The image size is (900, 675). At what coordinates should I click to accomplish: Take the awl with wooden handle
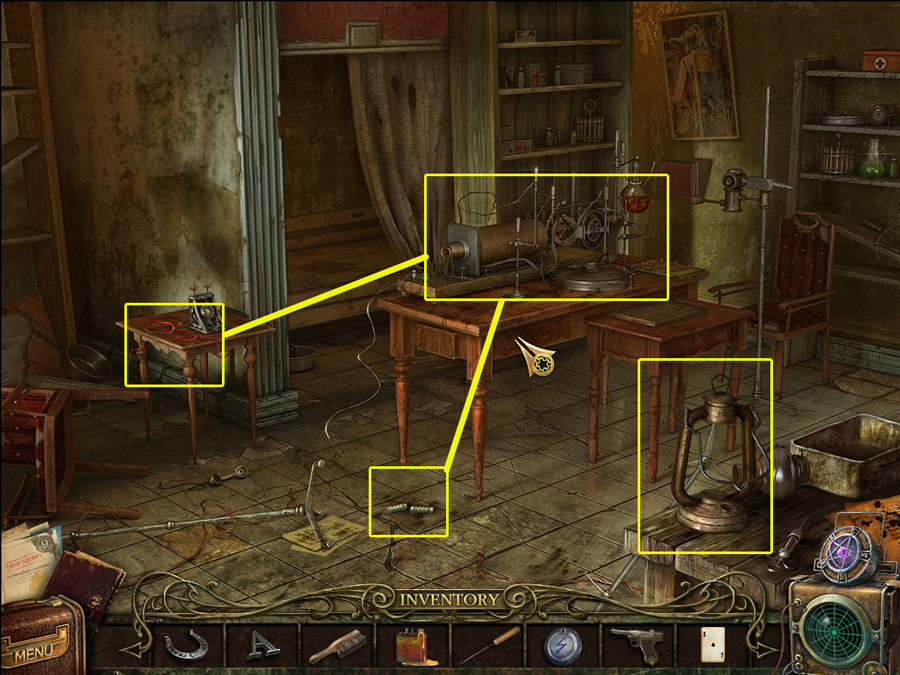(x=488, y=644)
